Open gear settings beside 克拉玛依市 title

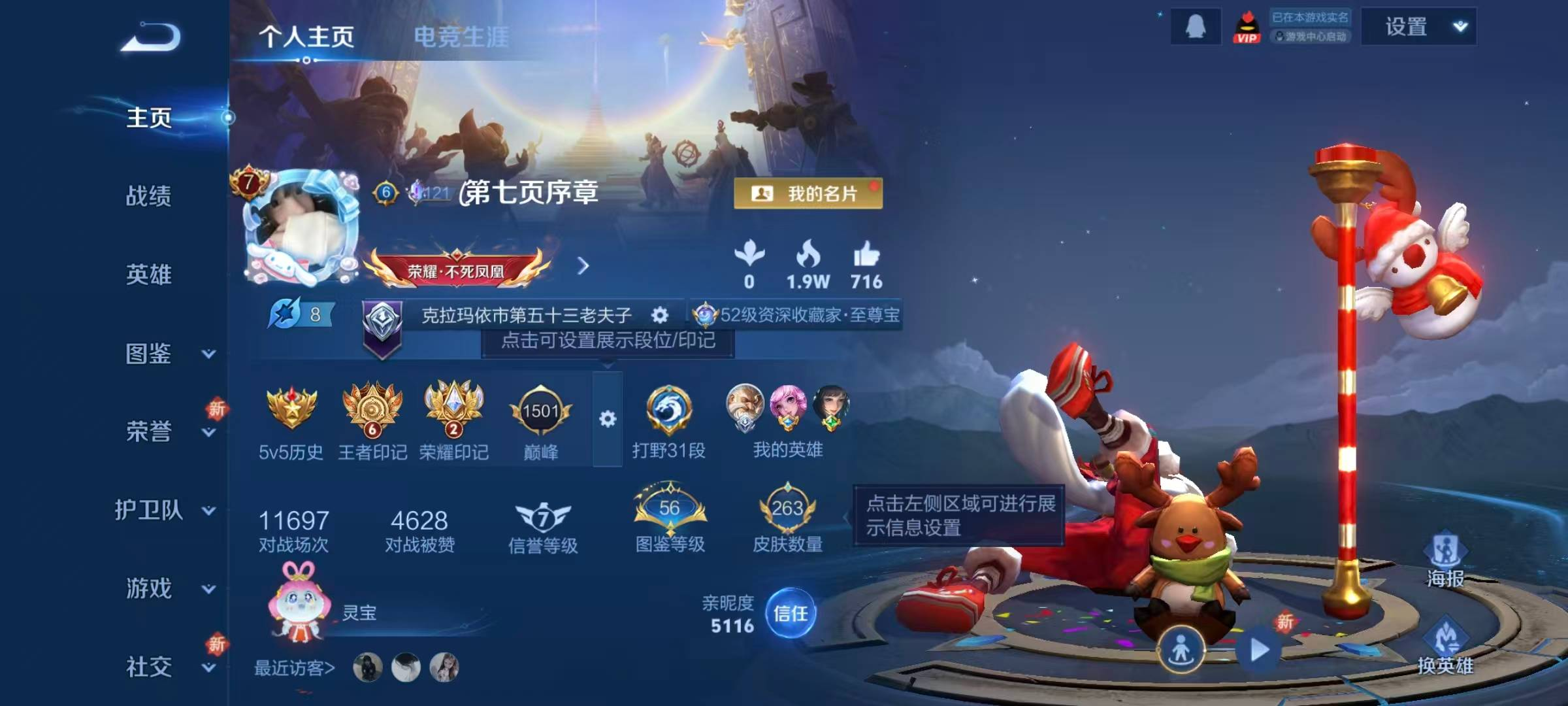pos(660,316)
